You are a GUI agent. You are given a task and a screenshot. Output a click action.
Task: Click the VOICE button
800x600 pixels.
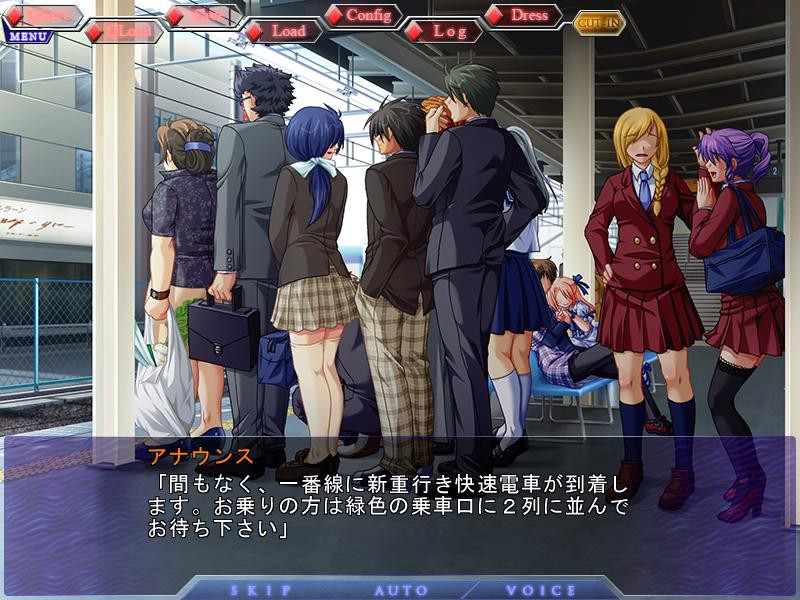point(540,590)
